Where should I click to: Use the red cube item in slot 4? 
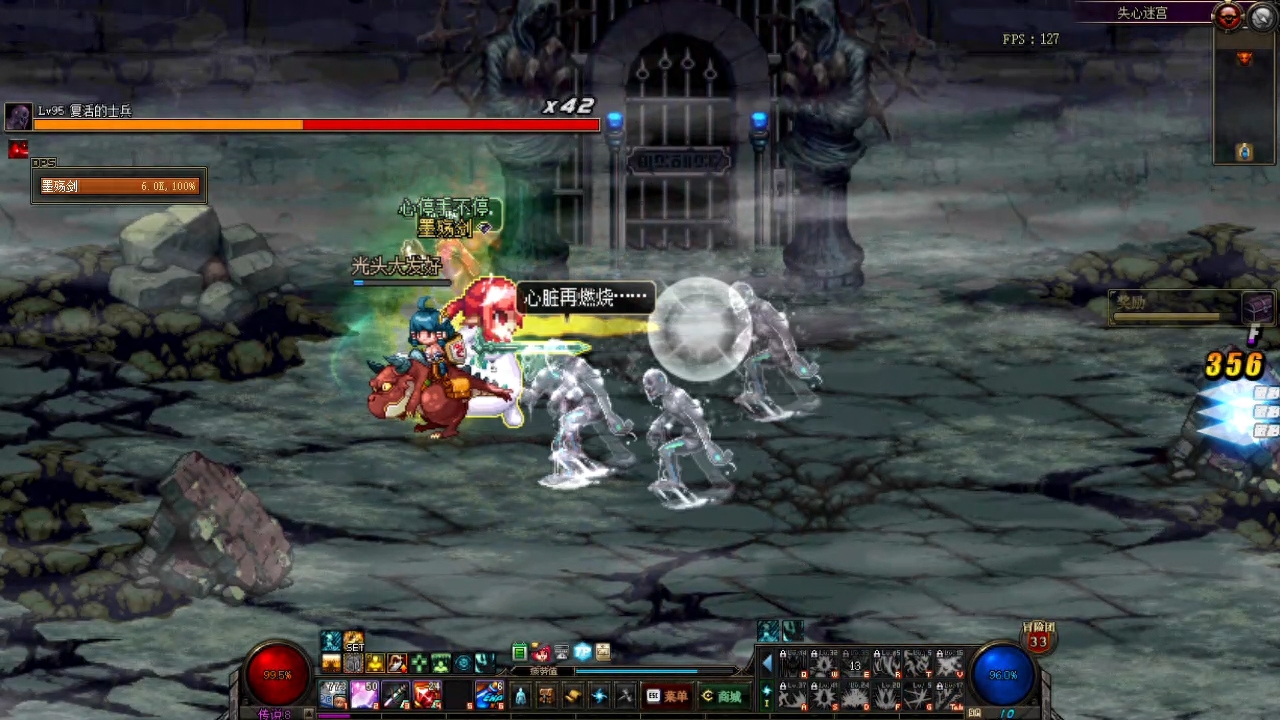[427, 694]
